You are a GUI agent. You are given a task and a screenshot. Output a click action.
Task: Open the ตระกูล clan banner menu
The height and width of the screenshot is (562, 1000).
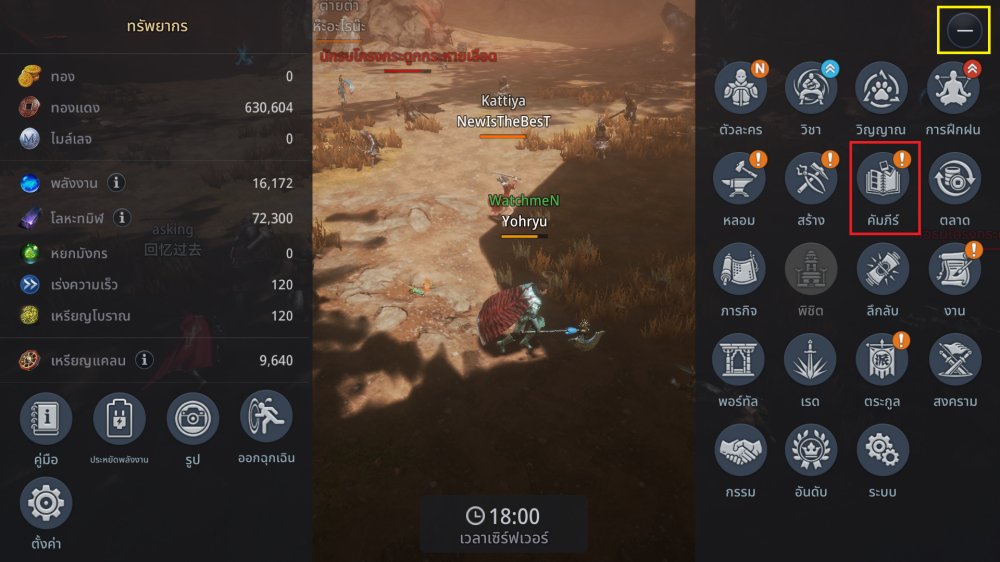tap(883, 360)
